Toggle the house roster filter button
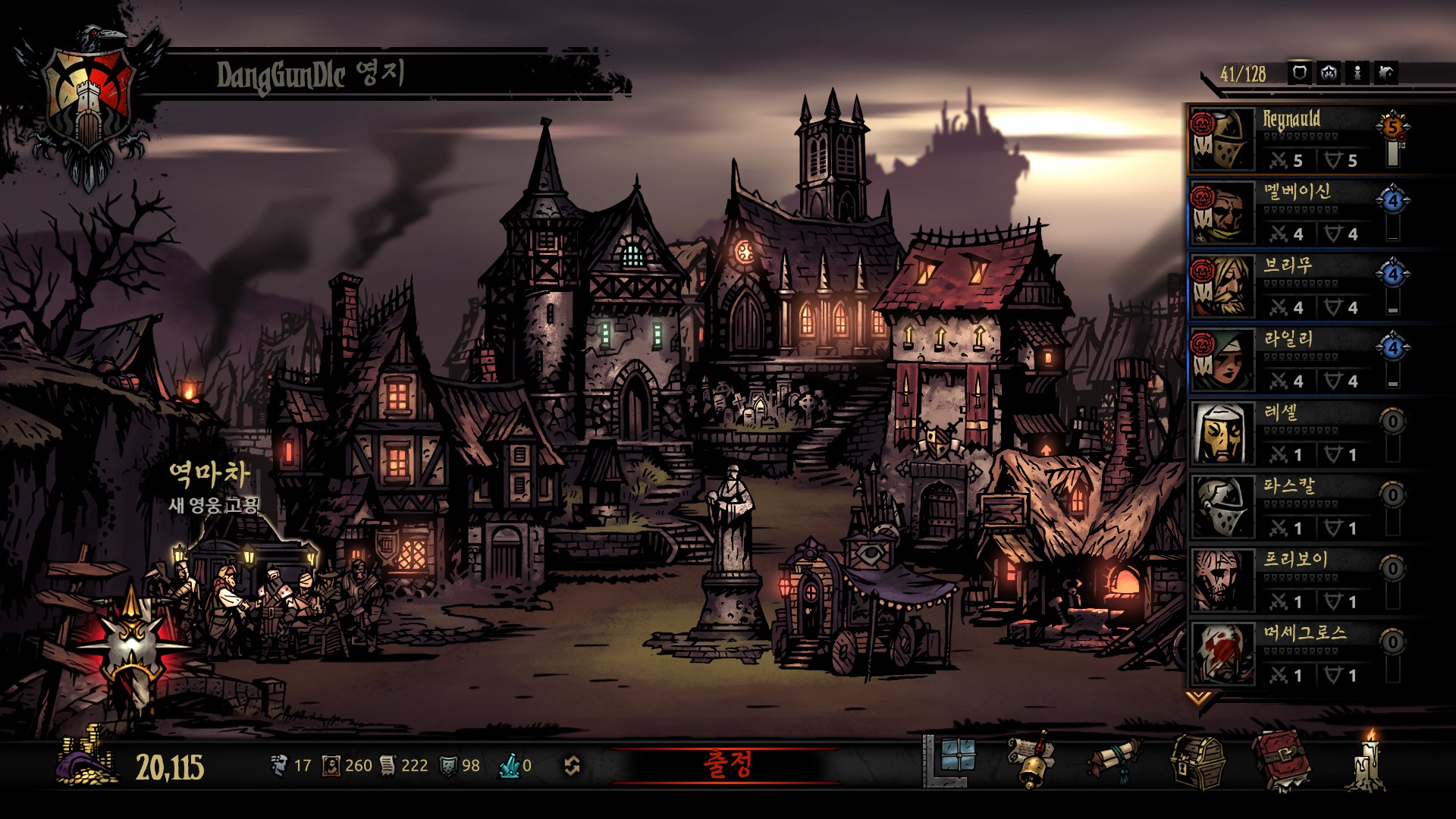Viewport: 1456px width, 819px height. click(x=1386, y=74)
